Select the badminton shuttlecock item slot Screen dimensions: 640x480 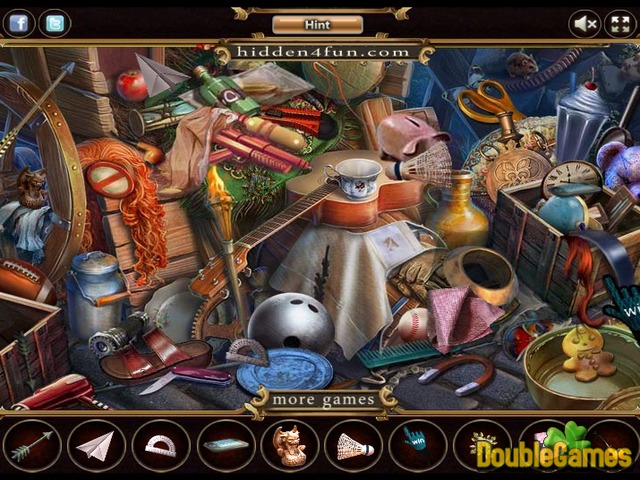tap(352, 444)
